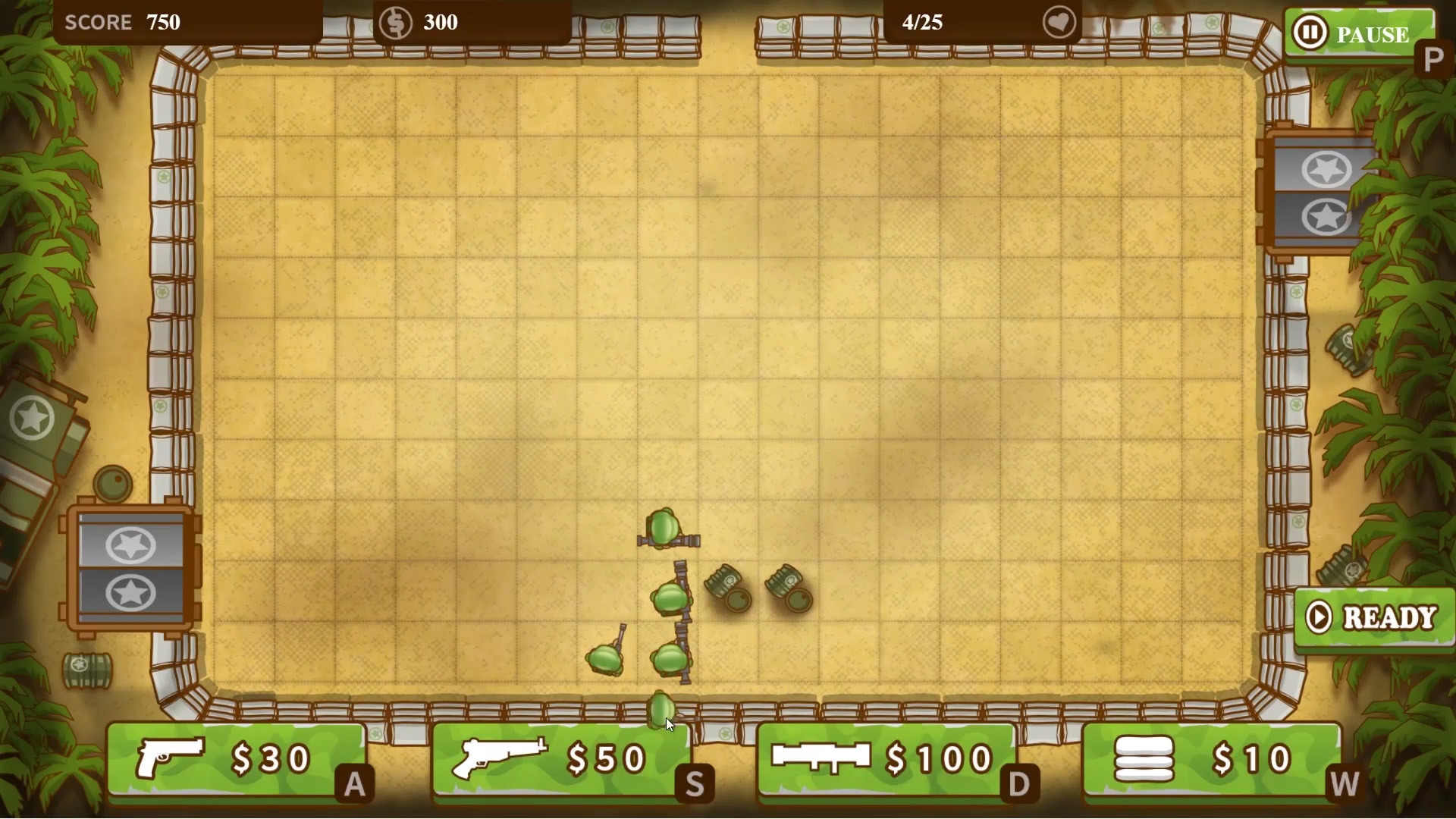Click the star emblem on the left truck

[32, 418]
